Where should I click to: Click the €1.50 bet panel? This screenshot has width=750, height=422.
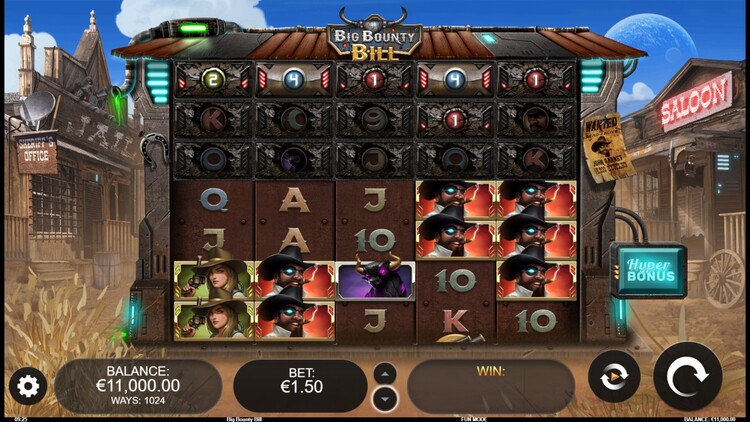(x=300, y=386)
